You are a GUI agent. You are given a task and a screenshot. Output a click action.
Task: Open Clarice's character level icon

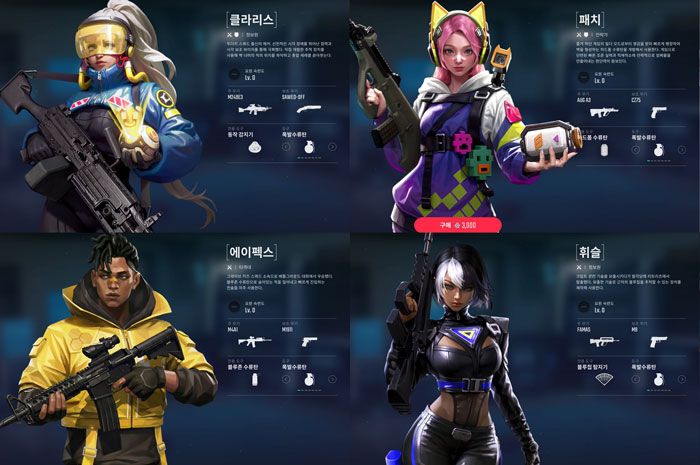pyautogui.click(x=234, y=73)
